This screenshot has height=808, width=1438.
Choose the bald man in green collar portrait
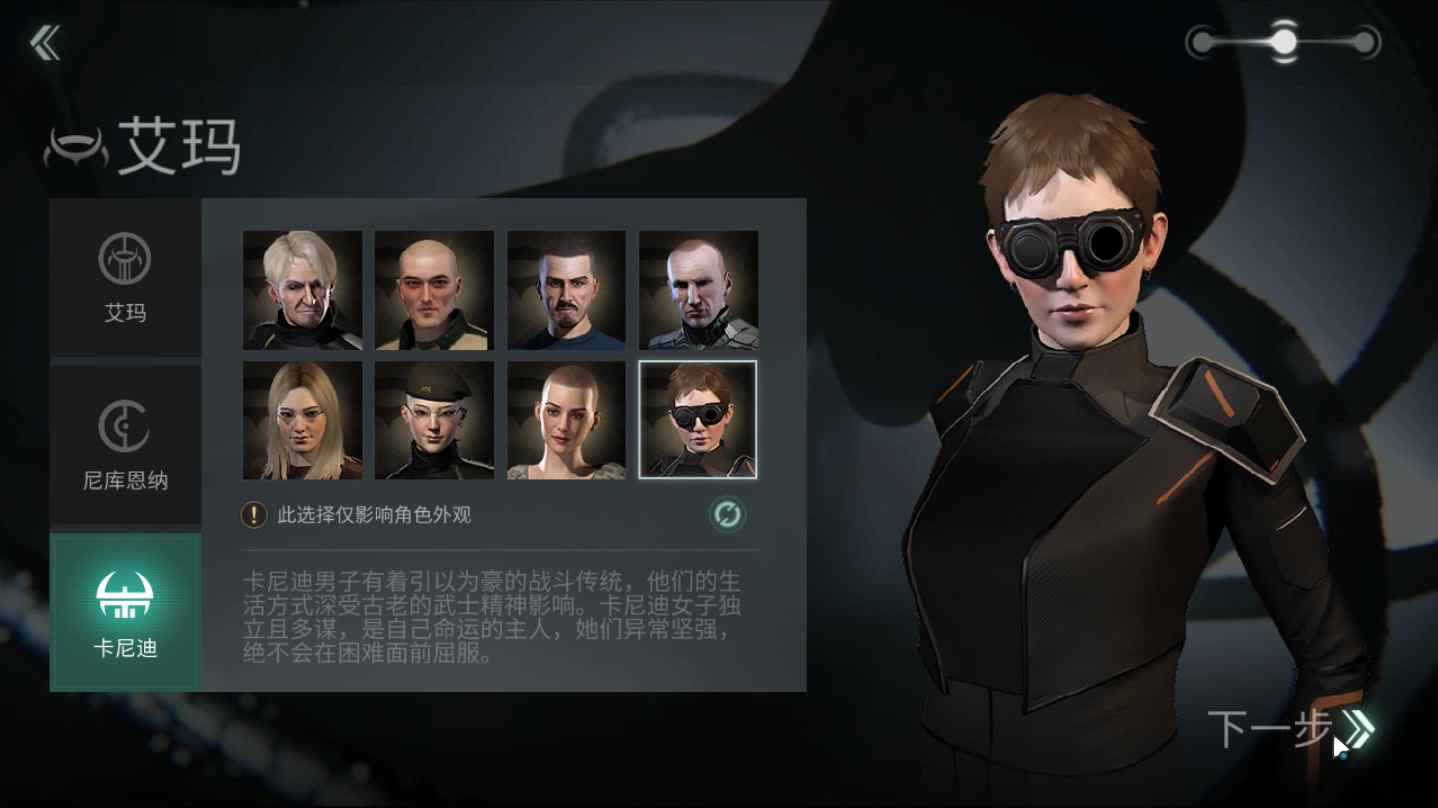pyautogui.click(x=435, y=290)
